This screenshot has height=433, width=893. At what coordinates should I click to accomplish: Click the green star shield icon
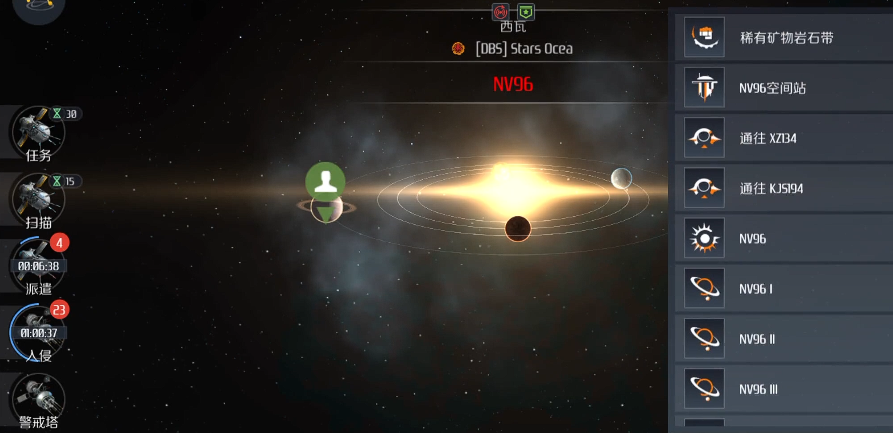(525, 12)
